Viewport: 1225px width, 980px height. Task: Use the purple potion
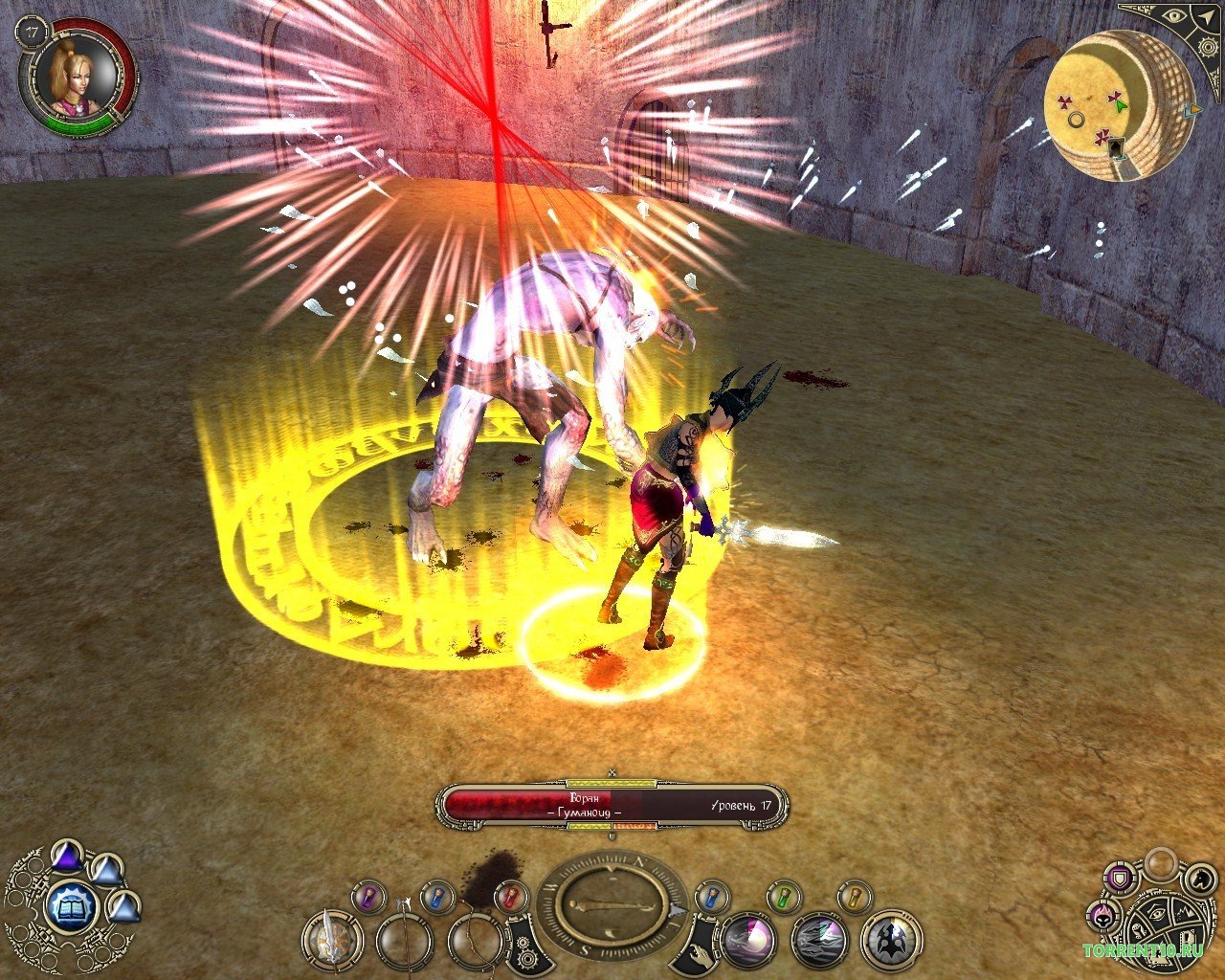[x=367, y=897]
